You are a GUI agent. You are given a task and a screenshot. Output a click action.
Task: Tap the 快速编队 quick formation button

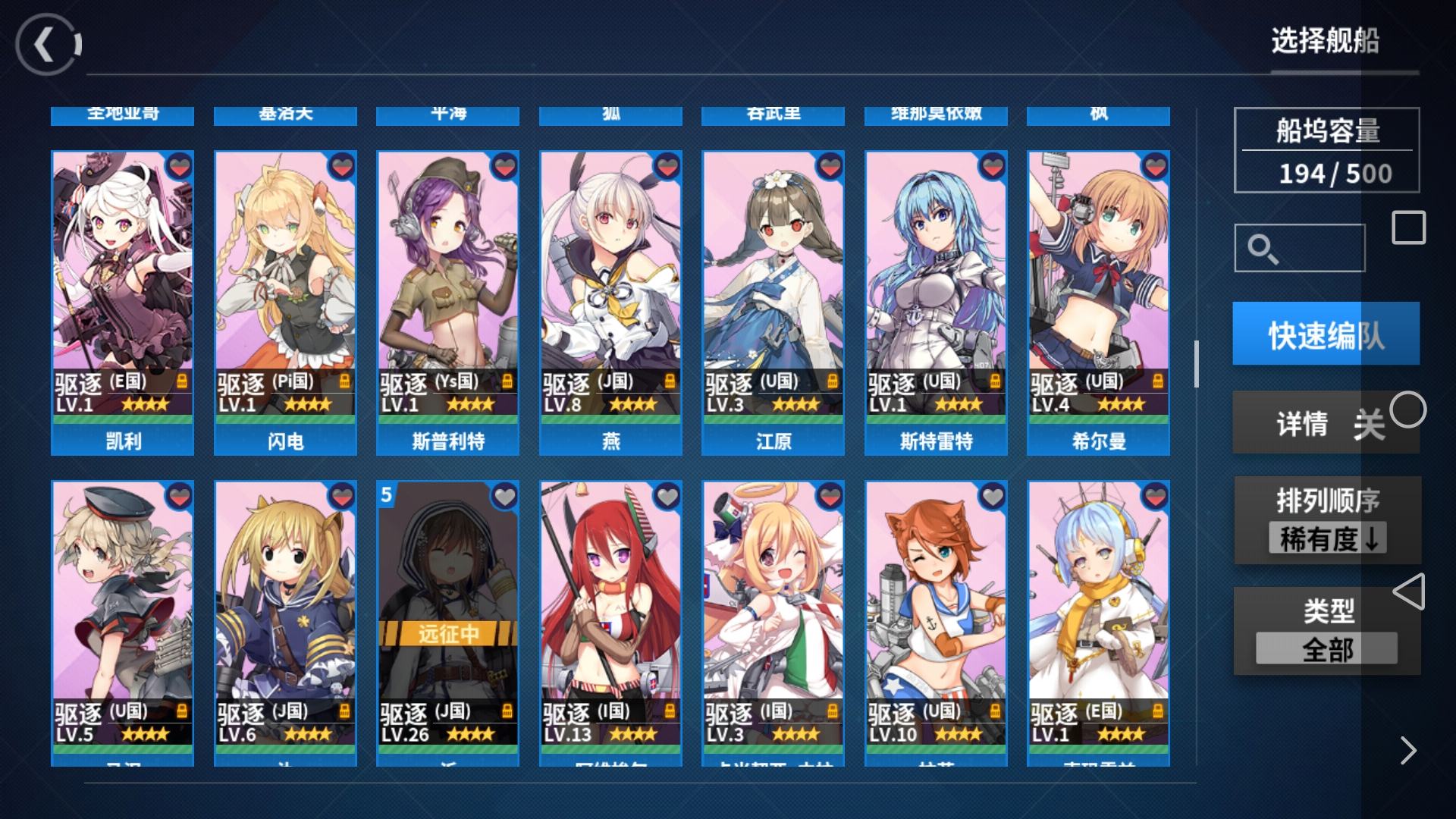click(1326, 334)
